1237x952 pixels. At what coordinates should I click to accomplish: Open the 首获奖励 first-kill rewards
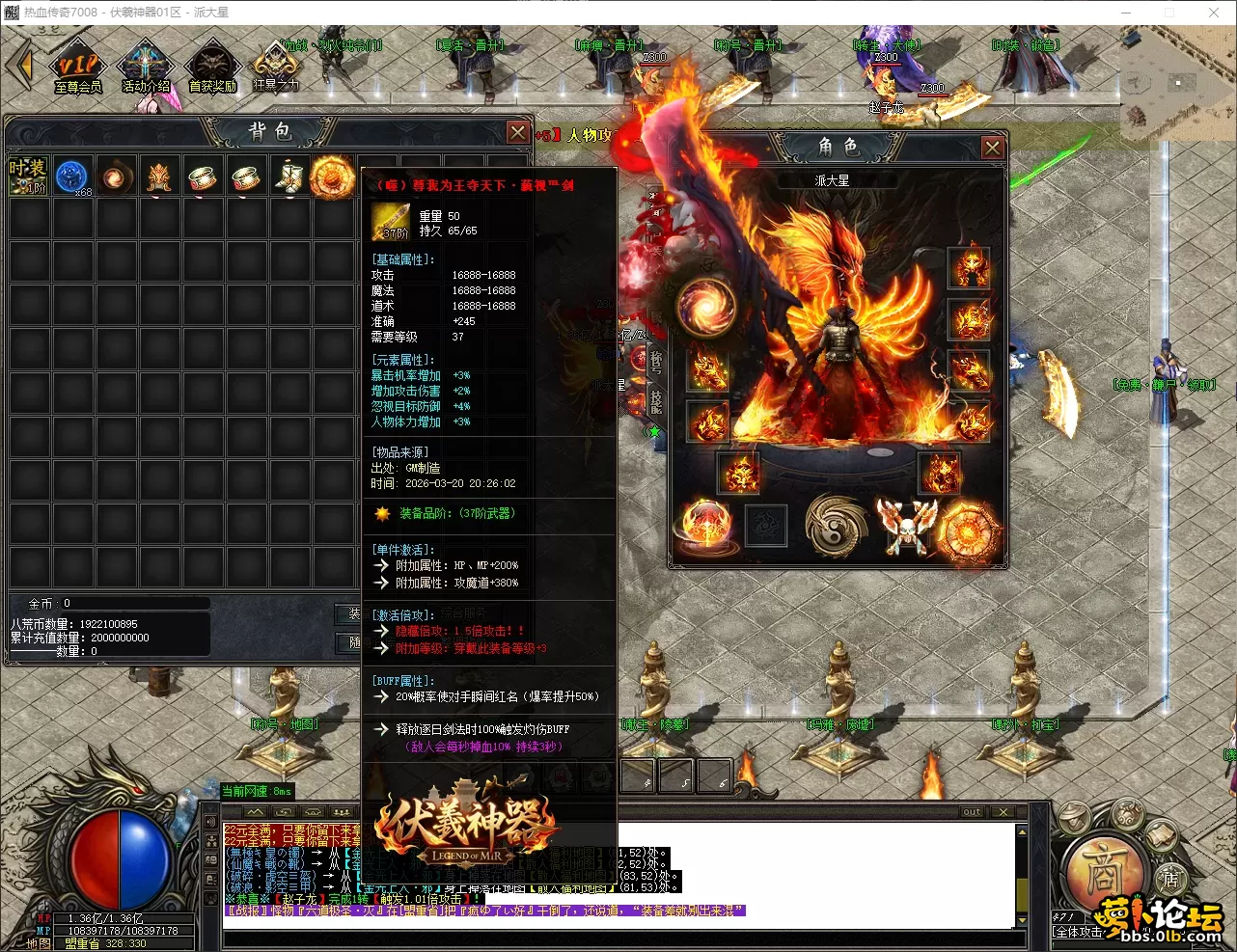pos(212,68)
